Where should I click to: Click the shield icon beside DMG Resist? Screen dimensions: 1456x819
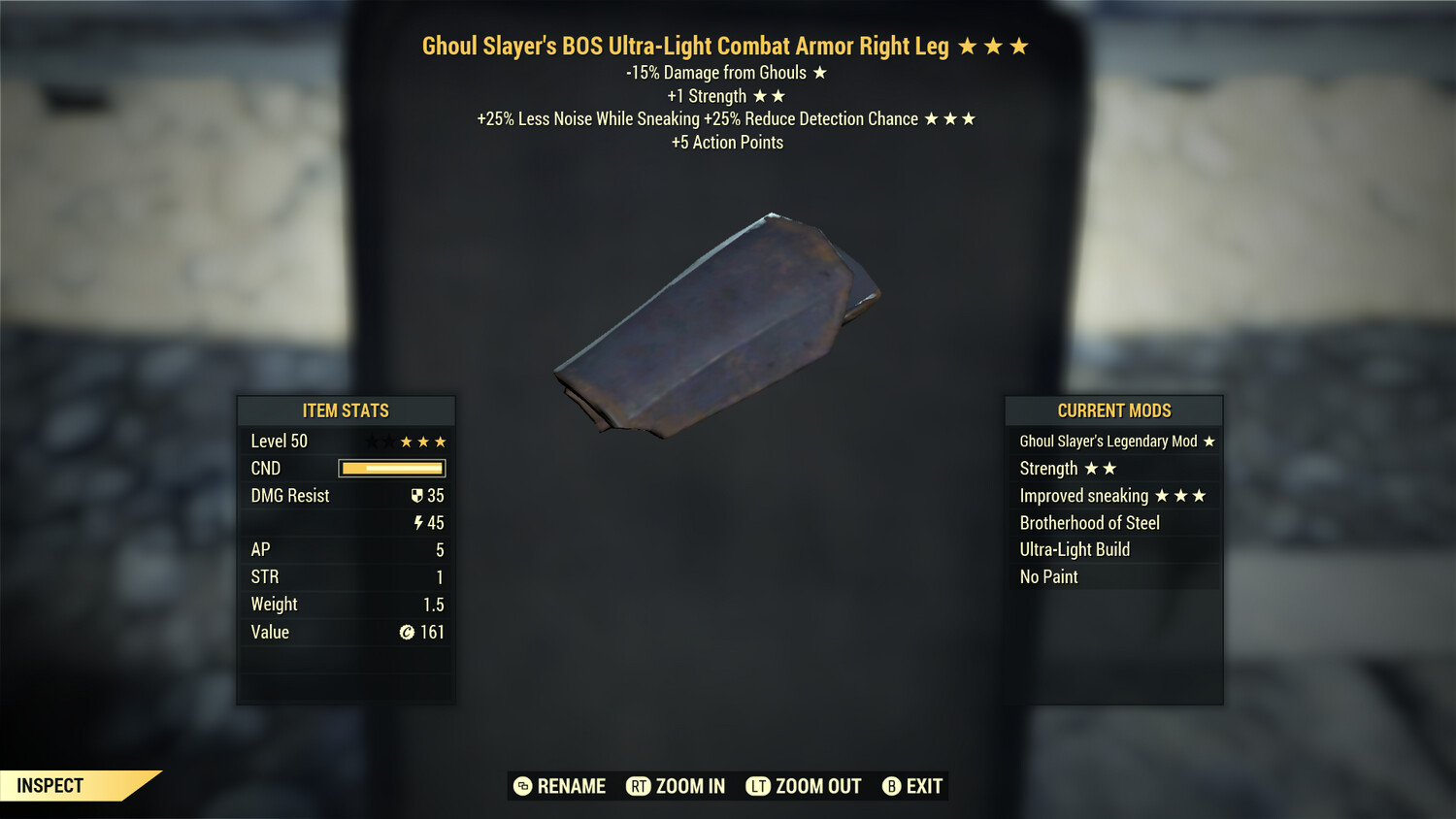pos(417,495)
